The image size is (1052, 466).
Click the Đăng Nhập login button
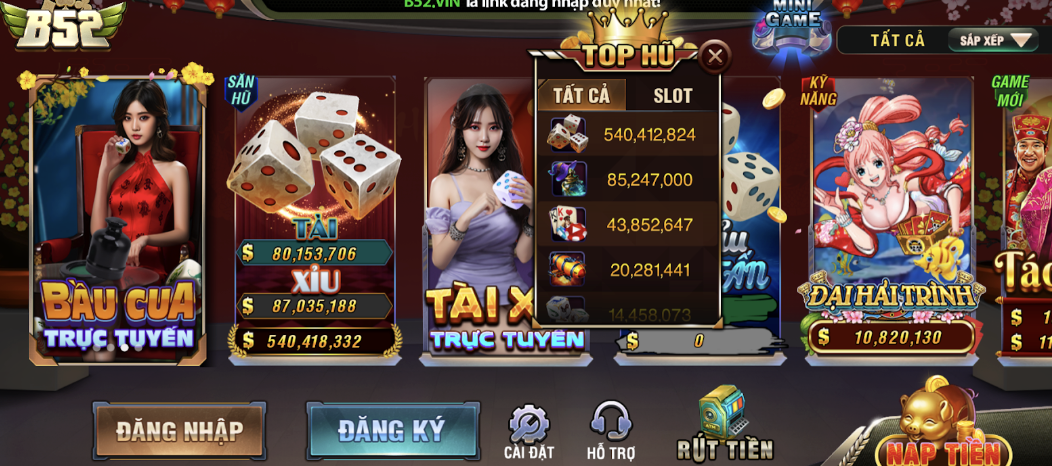179,431
